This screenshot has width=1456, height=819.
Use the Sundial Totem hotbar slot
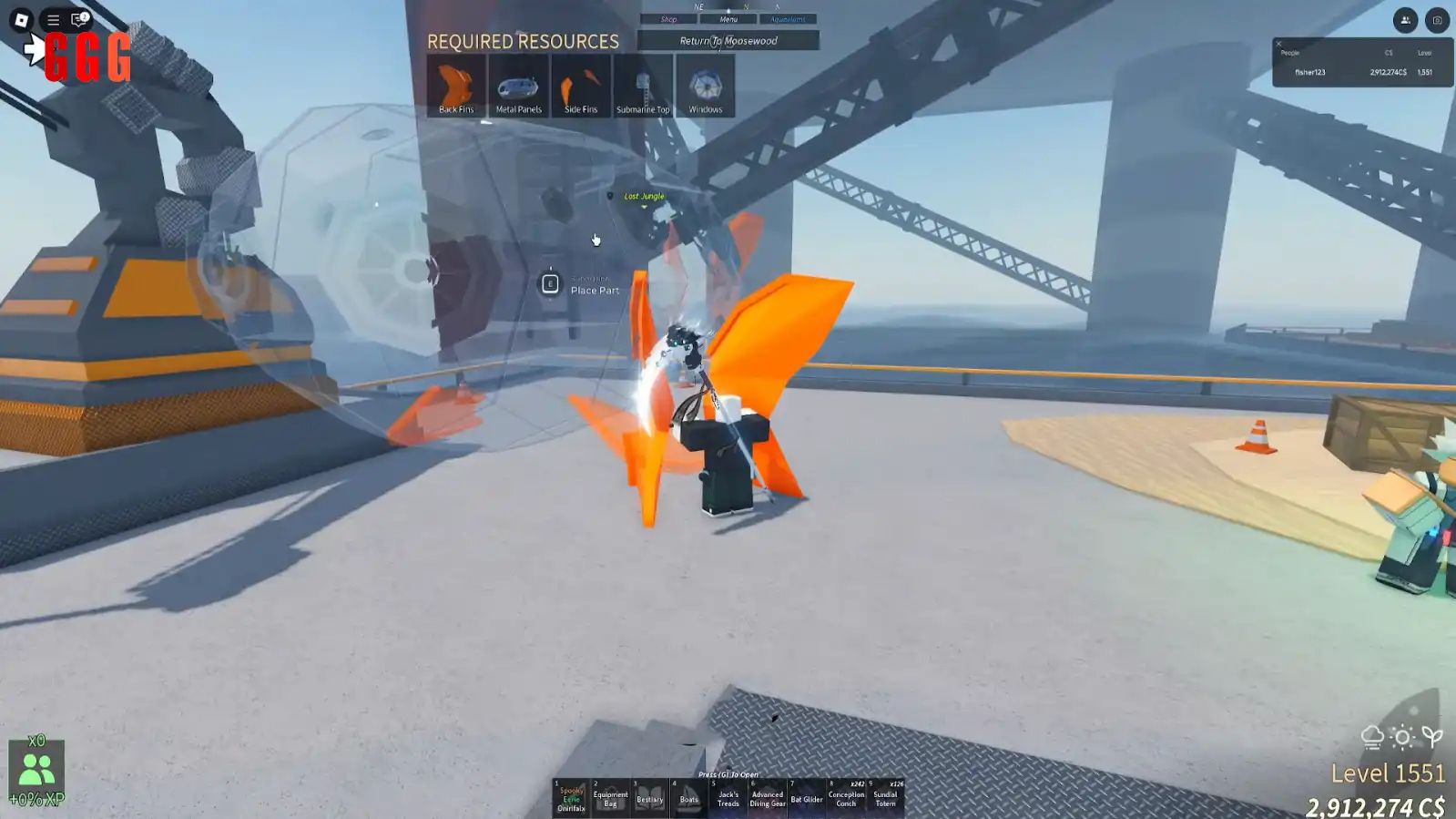[x=885, y=797]
